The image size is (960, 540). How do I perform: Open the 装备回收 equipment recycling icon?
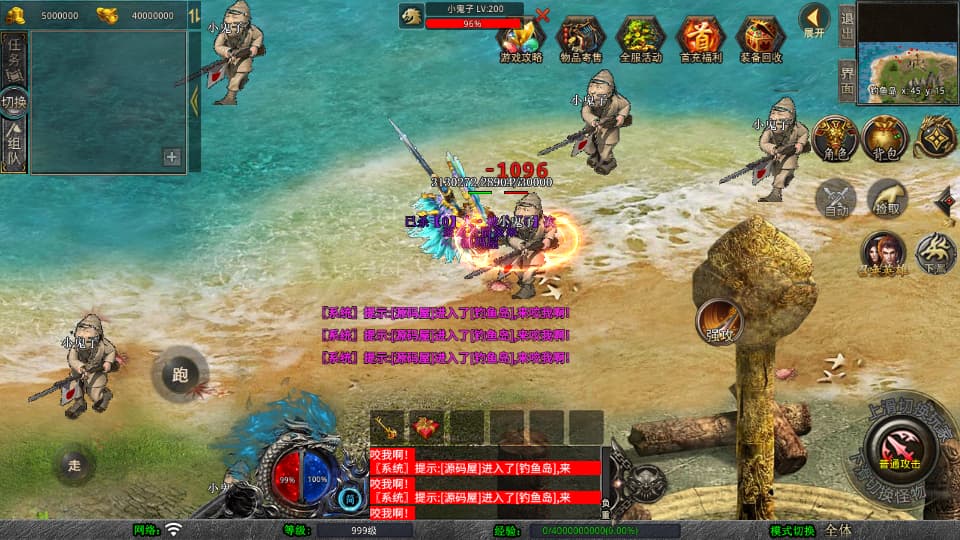pos(761,40)
